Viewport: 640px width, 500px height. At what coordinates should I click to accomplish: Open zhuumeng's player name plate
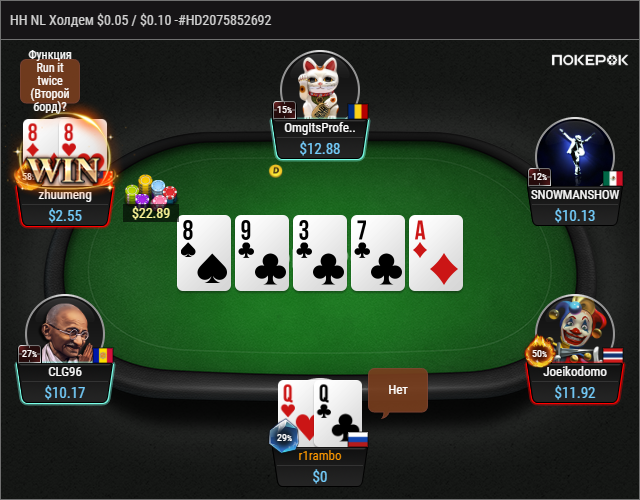click(65, 205)
